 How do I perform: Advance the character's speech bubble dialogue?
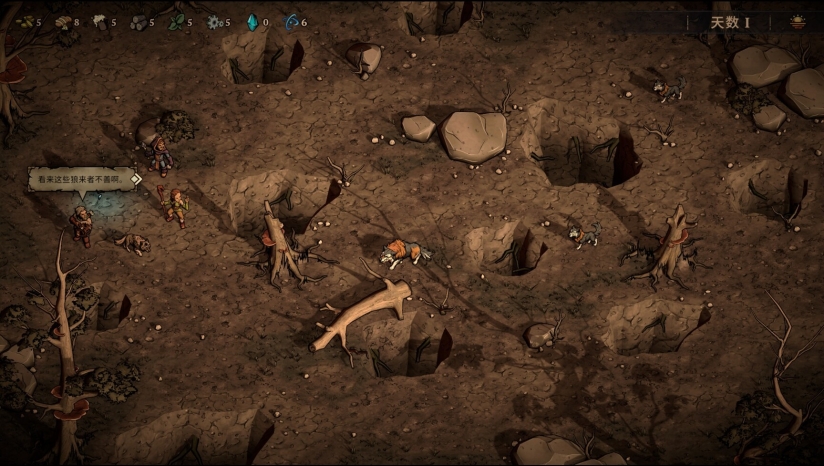pos(83,179)
